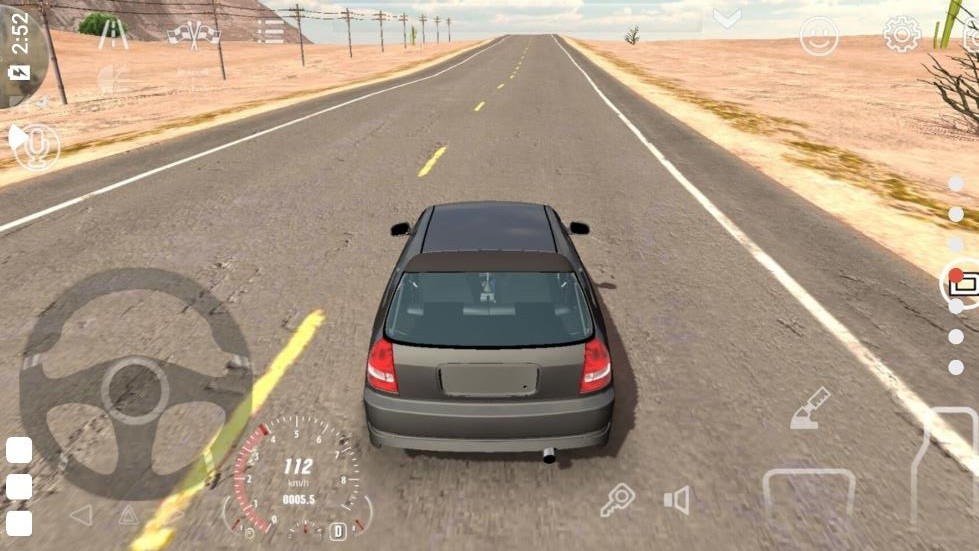Step on the tall gas pedal
The image size is (979, 551).
coord(943,470)
